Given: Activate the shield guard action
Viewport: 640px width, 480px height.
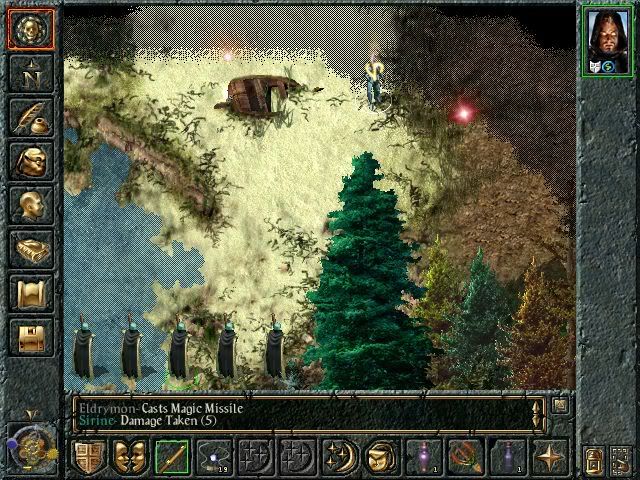Looking at the screenshot, I should click(x=88, y=457).
